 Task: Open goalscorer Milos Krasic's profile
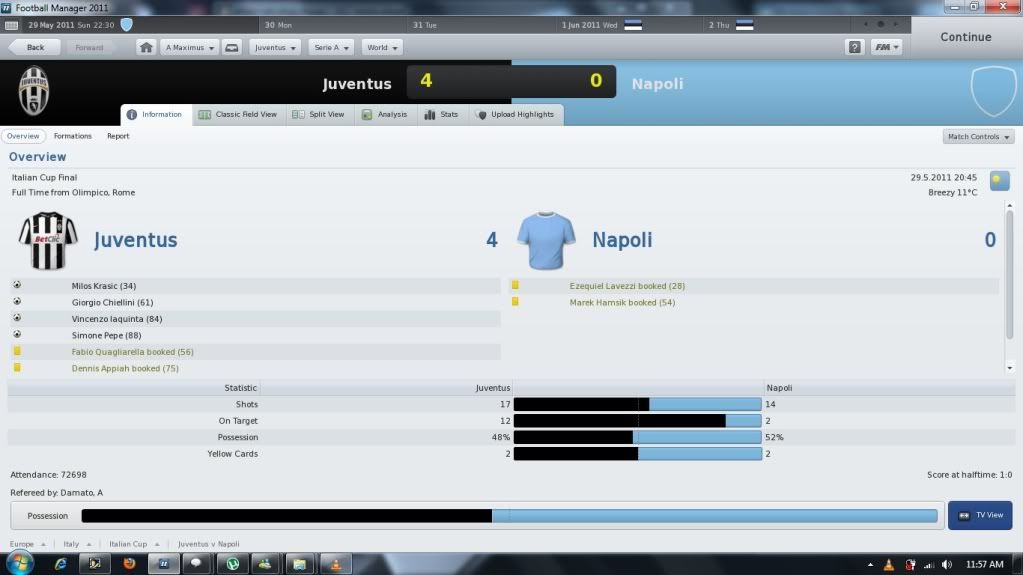pyautogui.click(x=104, y=286)
